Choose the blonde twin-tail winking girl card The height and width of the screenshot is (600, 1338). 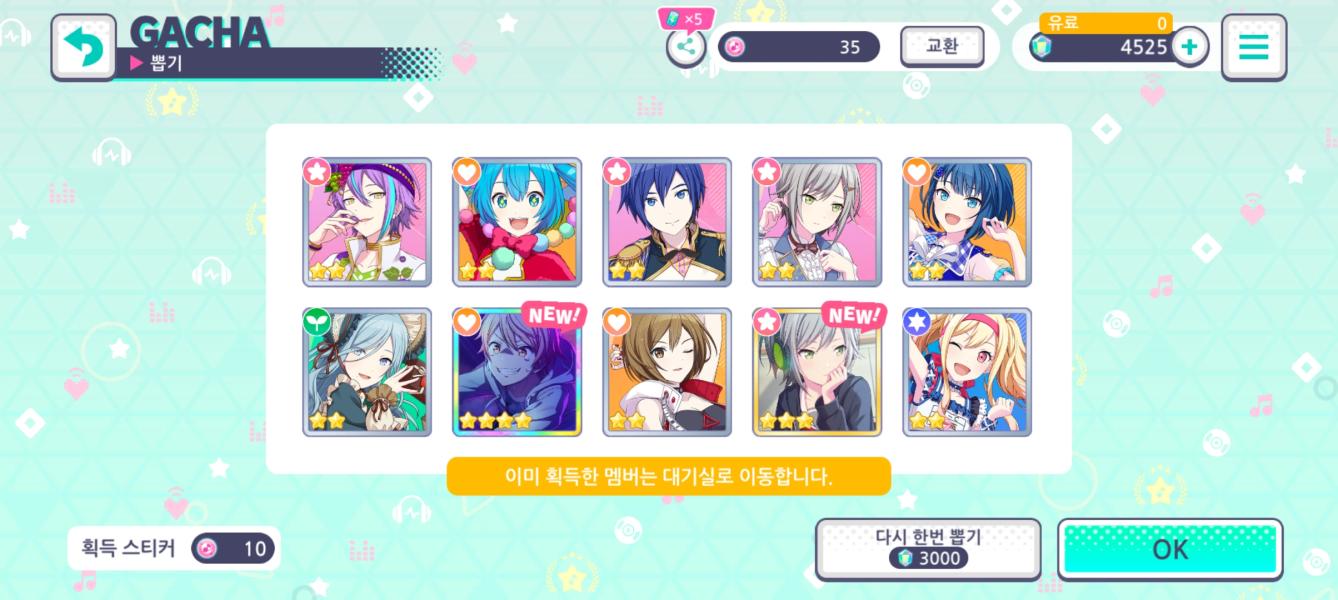[967, 372]
